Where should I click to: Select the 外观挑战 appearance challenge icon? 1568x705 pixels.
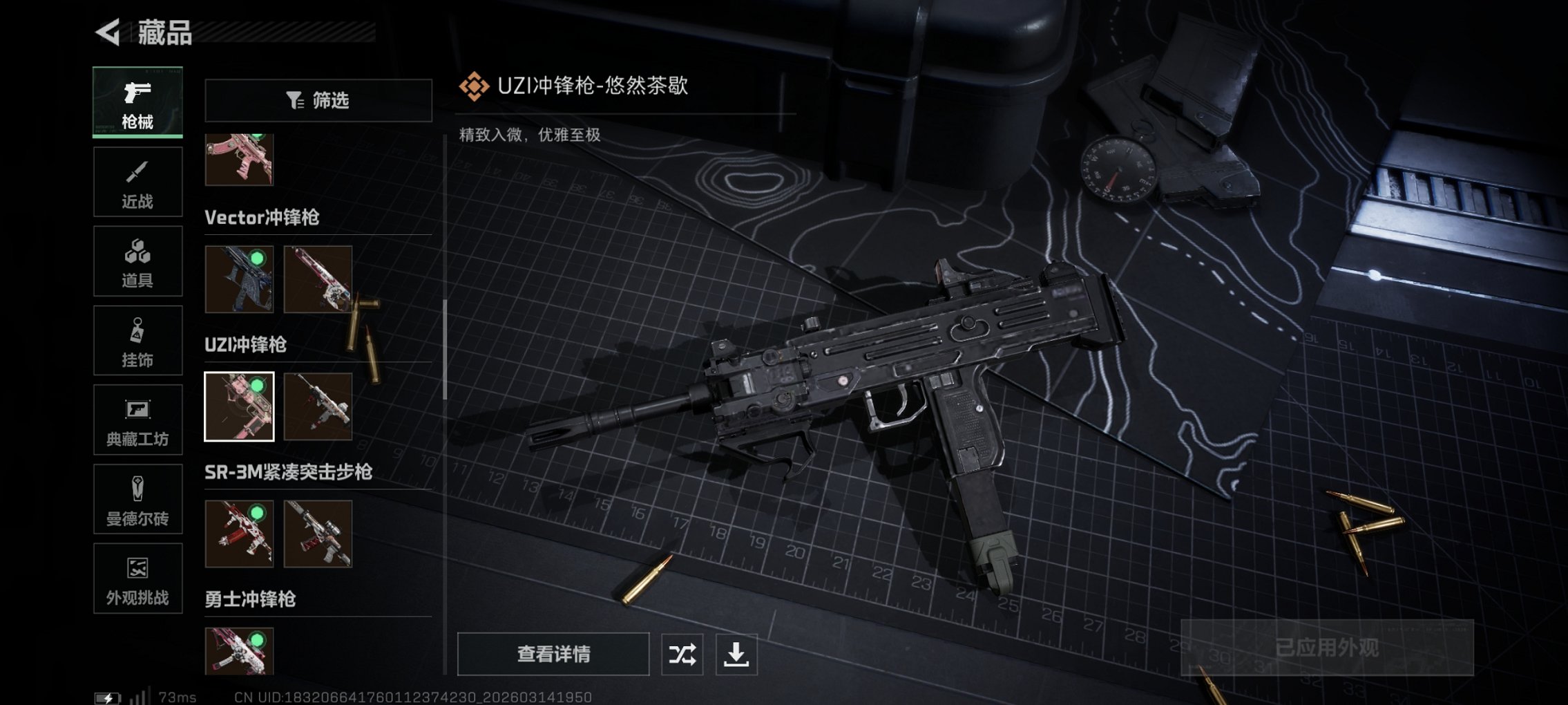click(137, 579)
